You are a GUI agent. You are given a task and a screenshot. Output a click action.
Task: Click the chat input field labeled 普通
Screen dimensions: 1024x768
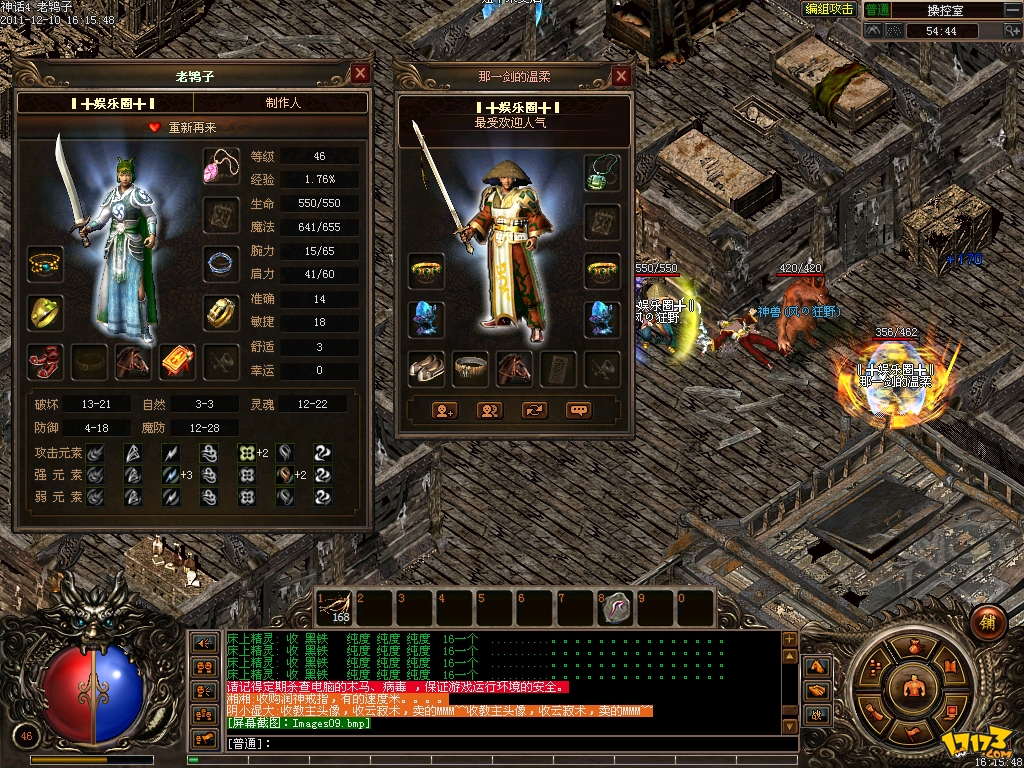[500, 743]
